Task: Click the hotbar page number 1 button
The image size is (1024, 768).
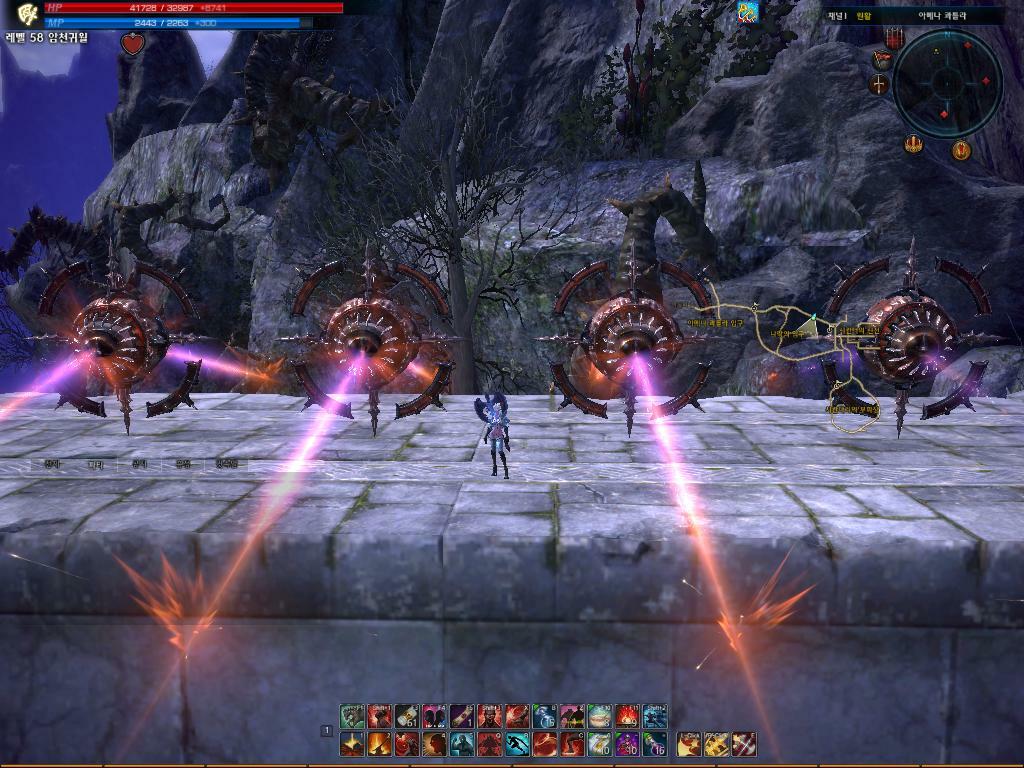Action: tap(326, 731)
